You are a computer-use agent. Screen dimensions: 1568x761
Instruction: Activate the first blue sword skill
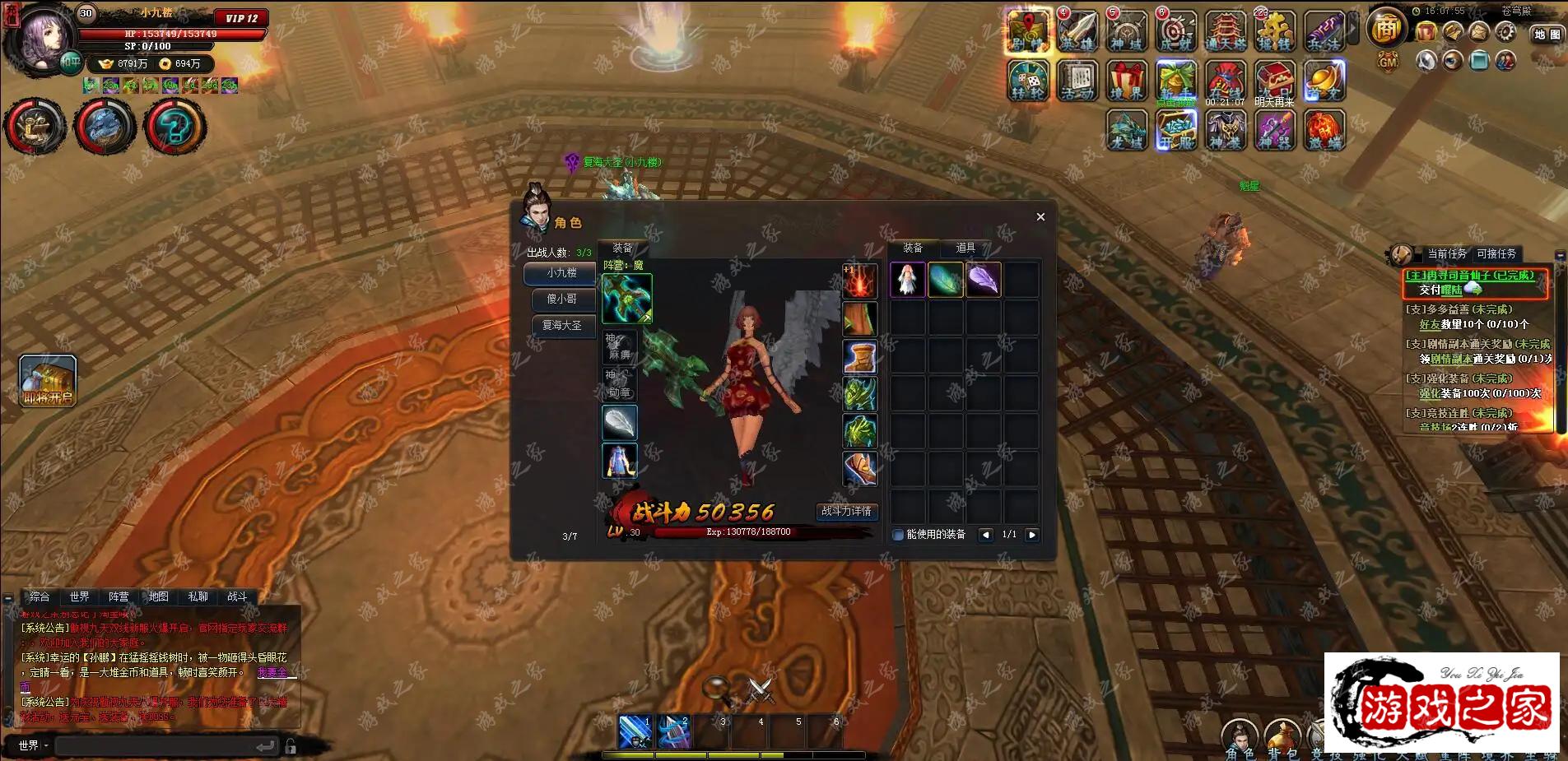pyautogui.click(x=635, y=731)
